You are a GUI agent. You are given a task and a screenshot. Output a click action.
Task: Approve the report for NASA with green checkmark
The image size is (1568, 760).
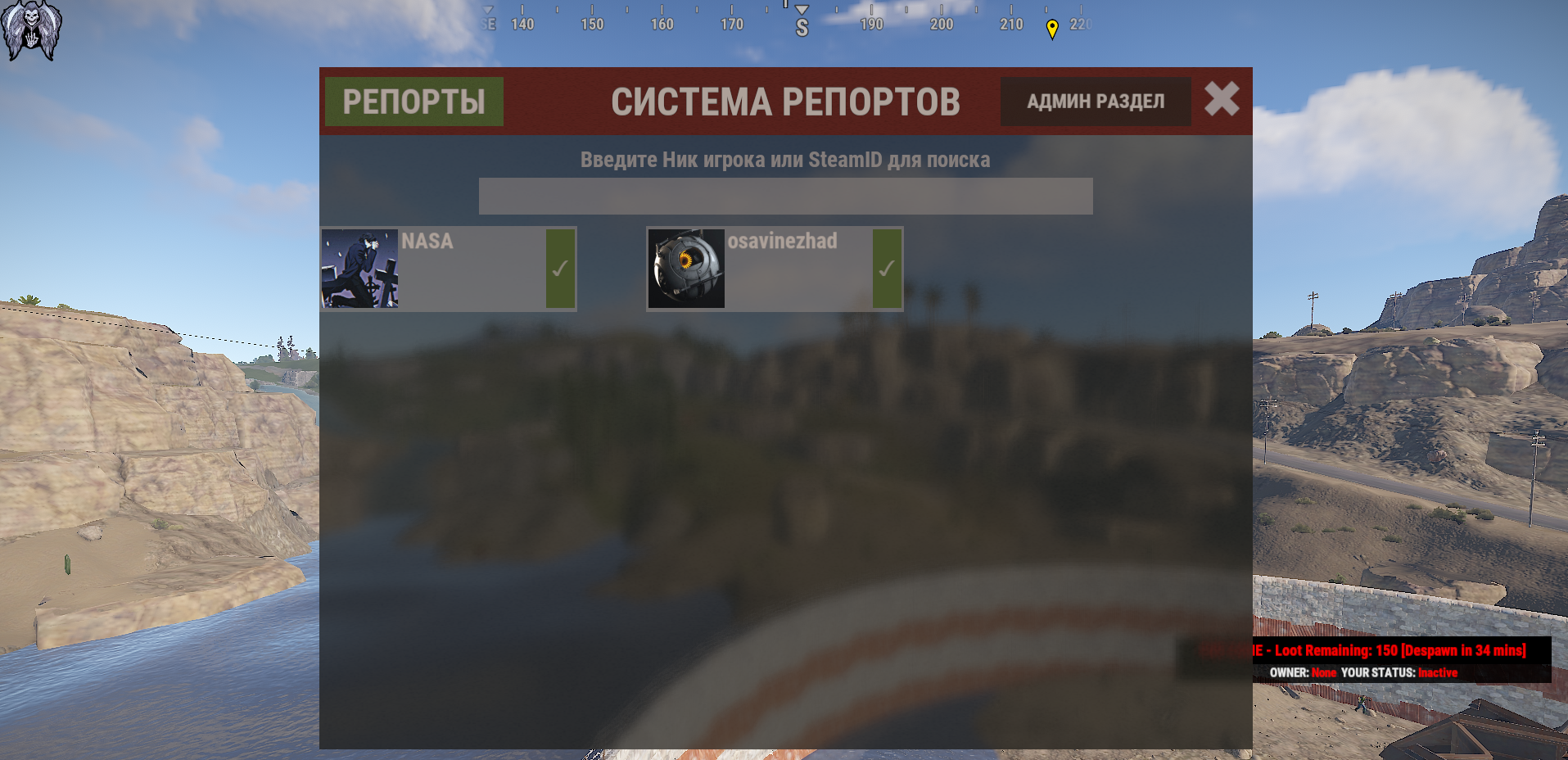click(x=560, y=268)
